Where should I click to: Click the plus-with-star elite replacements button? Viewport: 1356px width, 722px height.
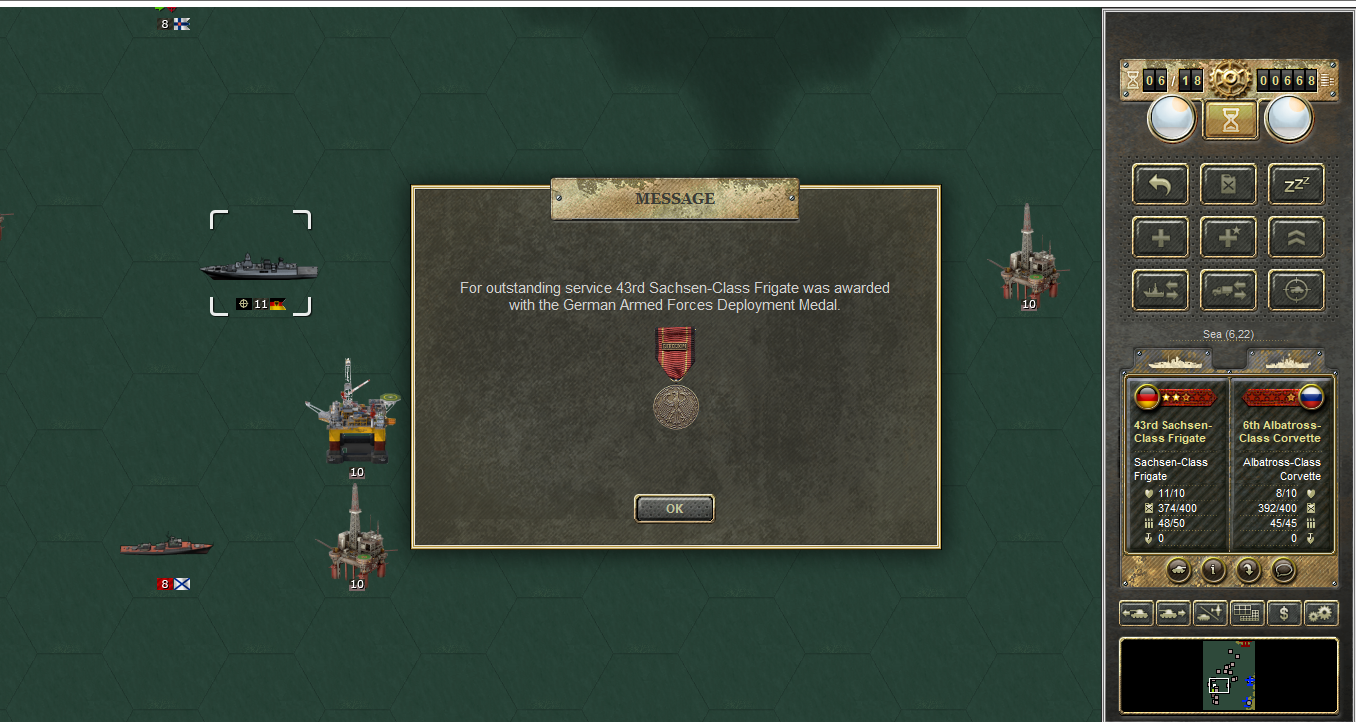(1228, 238)
